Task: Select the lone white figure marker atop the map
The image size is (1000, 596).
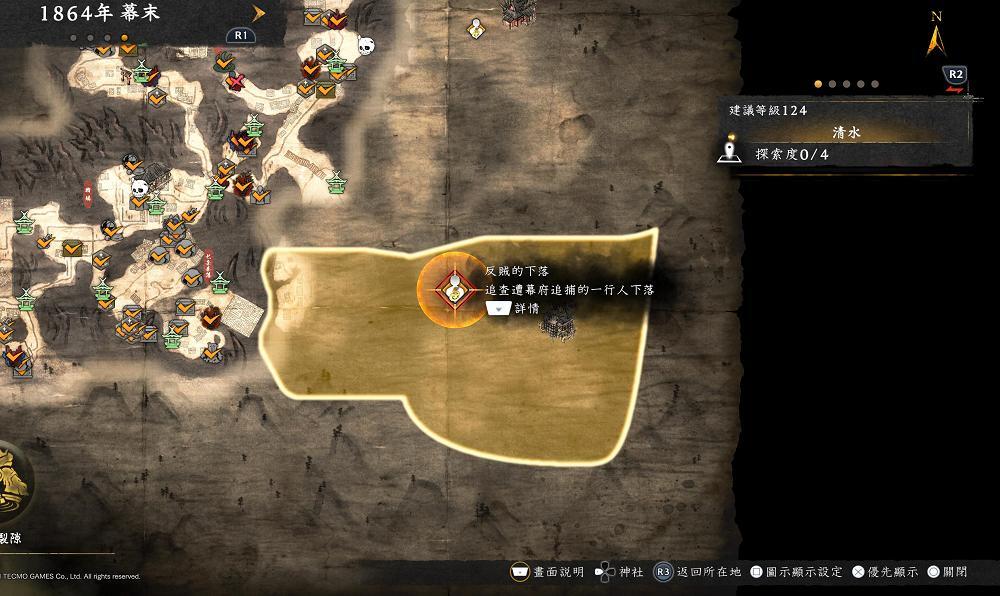Action: coord(477,28)
